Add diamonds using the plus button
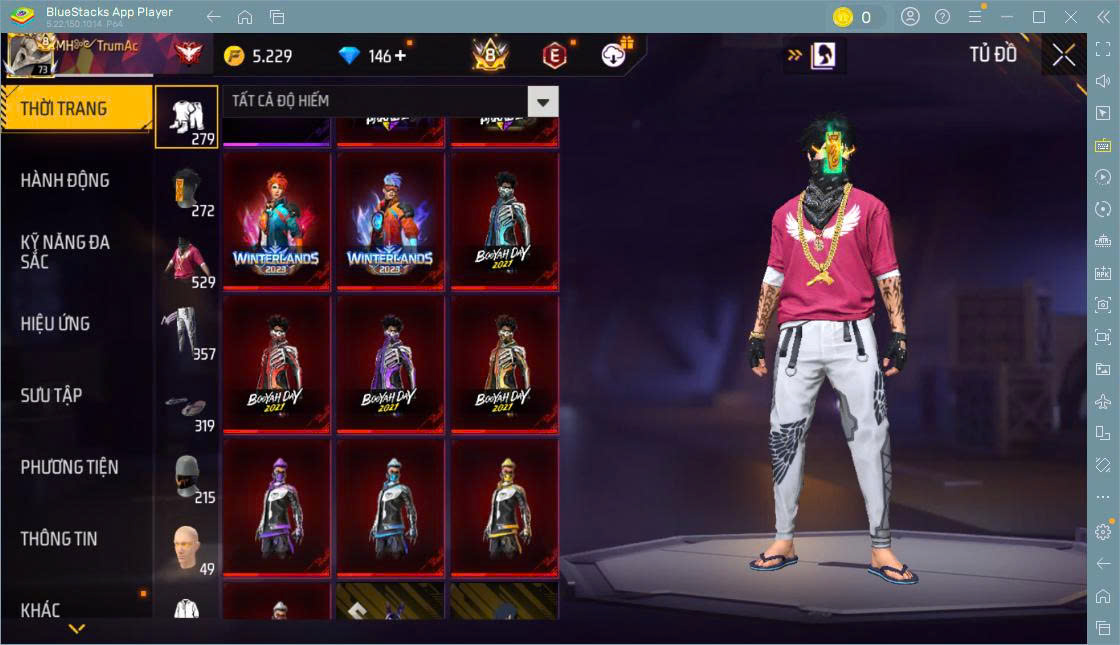Screen dimensions: 1120x645 (401, 56)
